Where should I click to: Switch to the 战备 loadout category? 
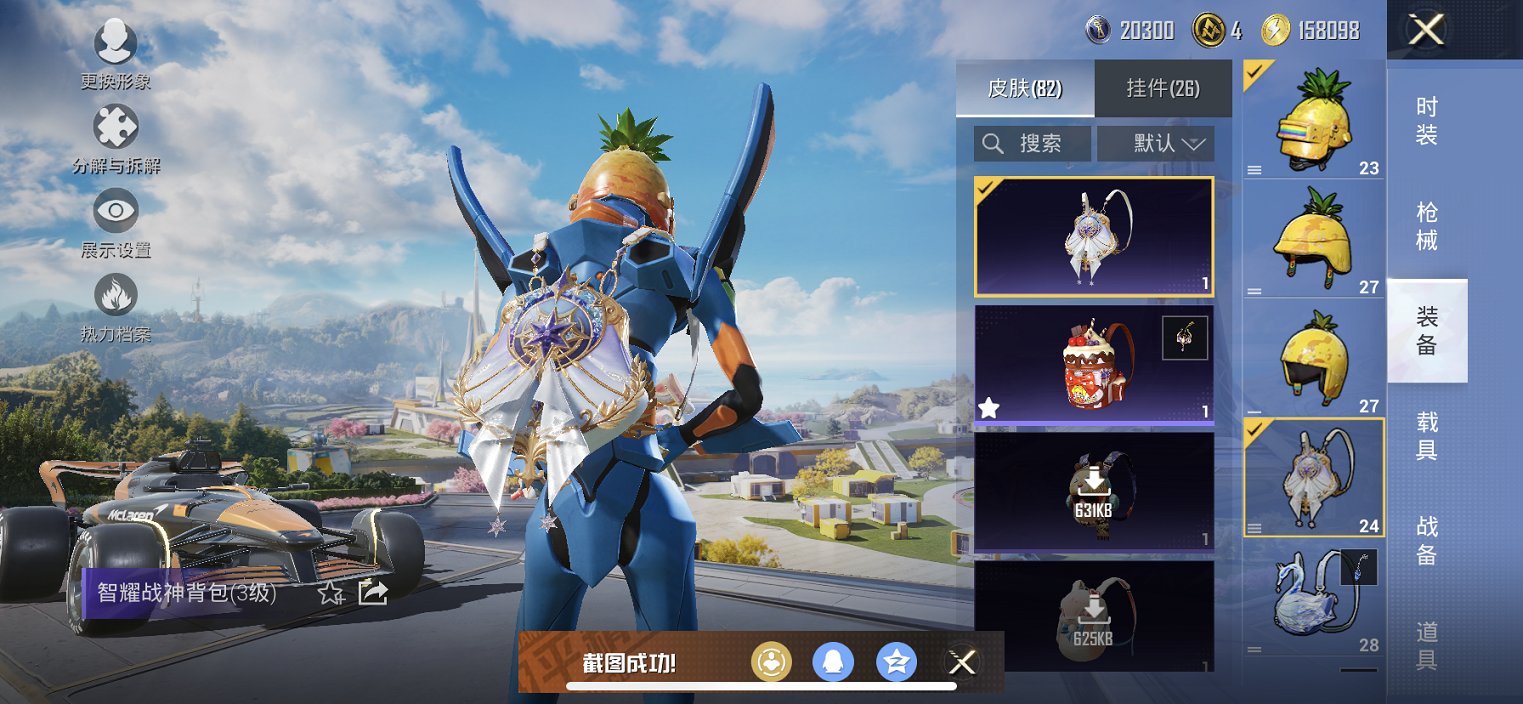pyautogui.click(x=1427, y=540)
